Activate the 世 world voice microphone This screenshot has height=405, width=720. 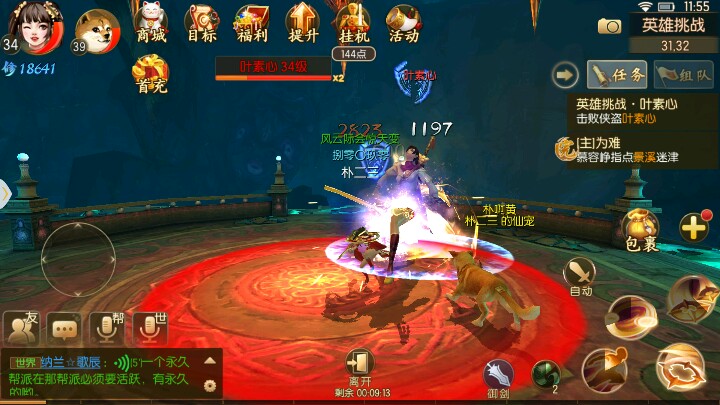tap(150, 326)
